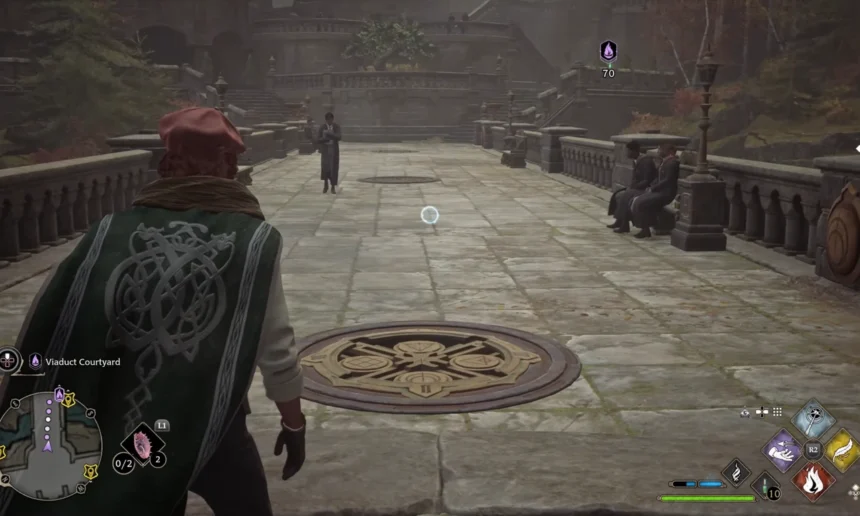The height and width of the screenshot is (516, 860).
Task: Cast the blue Lumos light spell
Action: (812, 417)
